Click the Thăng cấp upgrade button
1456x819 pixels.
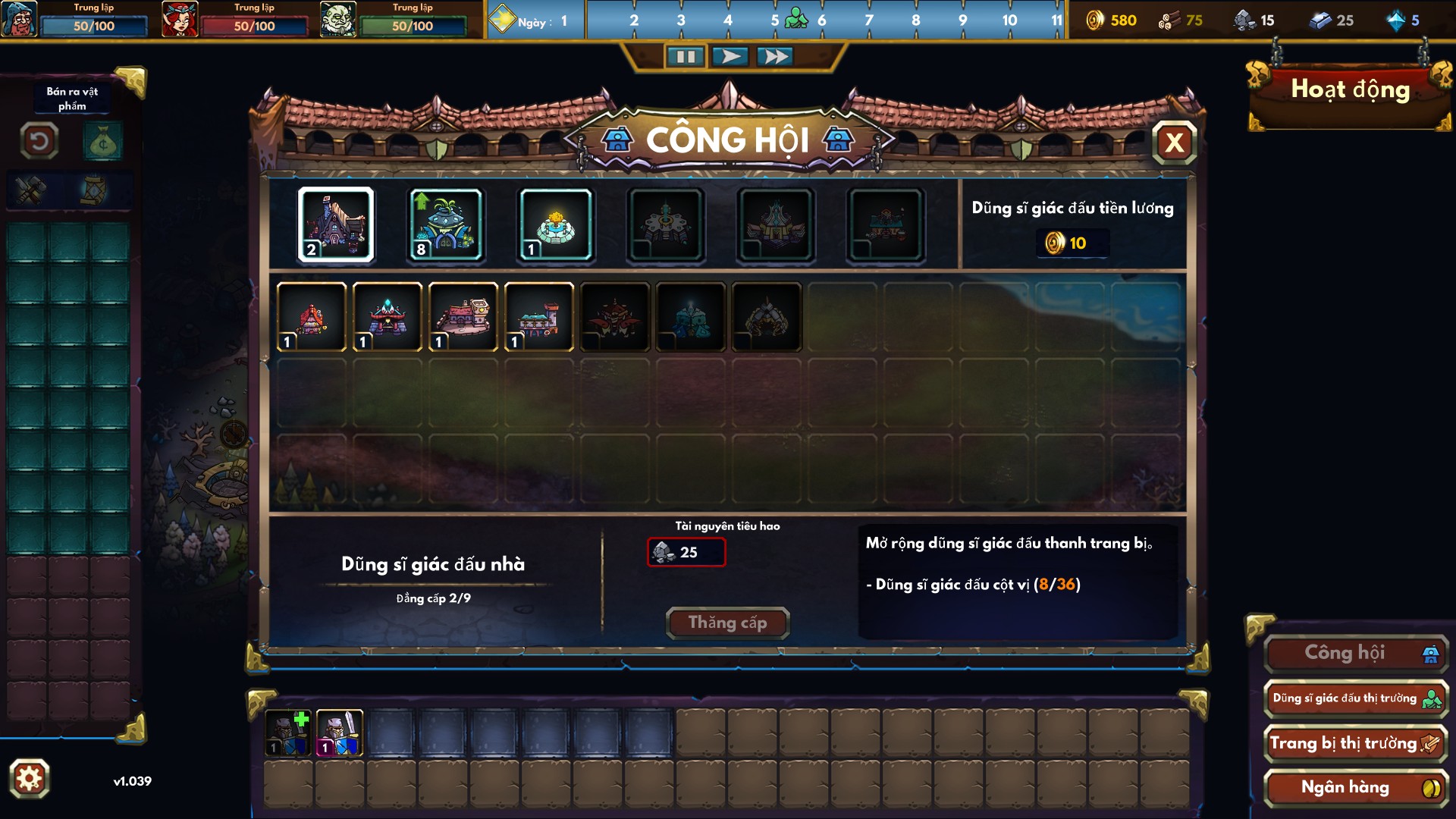tap(727, 622)
